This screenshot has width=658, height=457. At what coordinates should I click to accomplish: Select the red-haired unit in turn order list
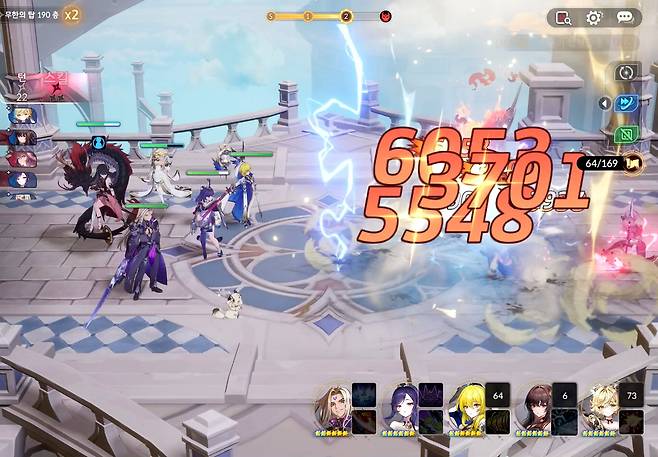click(22, 158)
